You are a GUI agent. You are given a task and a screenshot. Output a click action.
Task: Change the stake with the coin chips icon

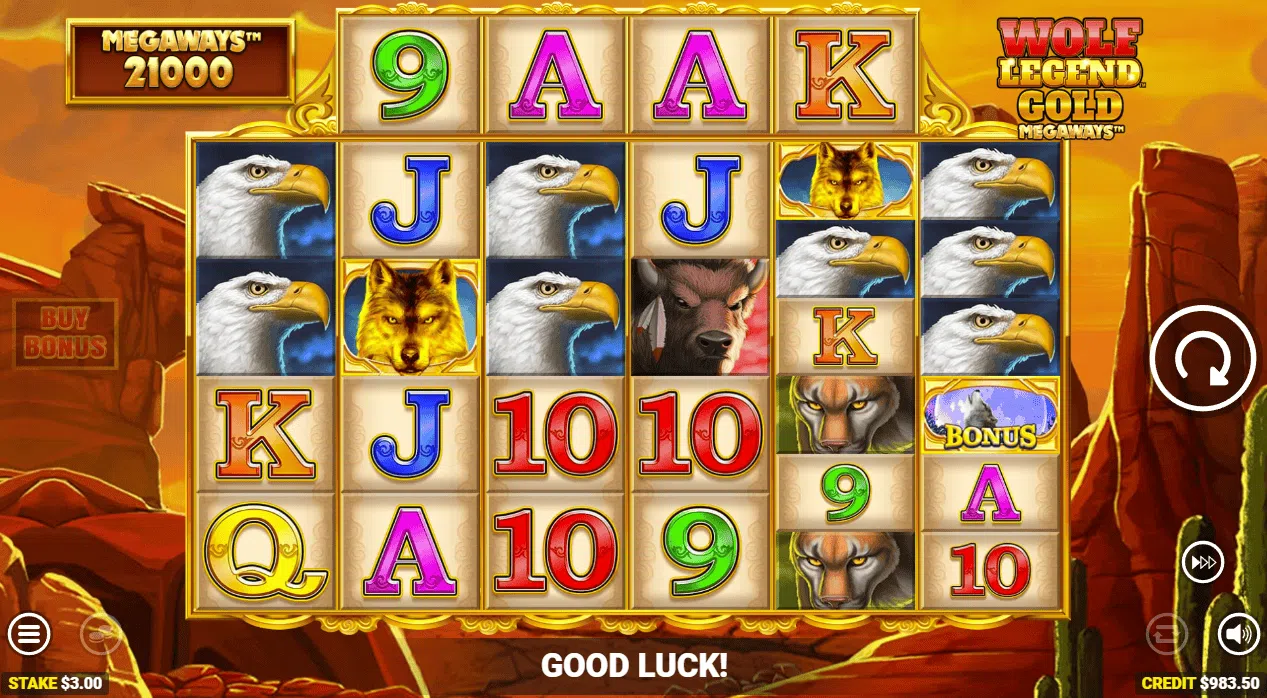[x=100, y=634]
